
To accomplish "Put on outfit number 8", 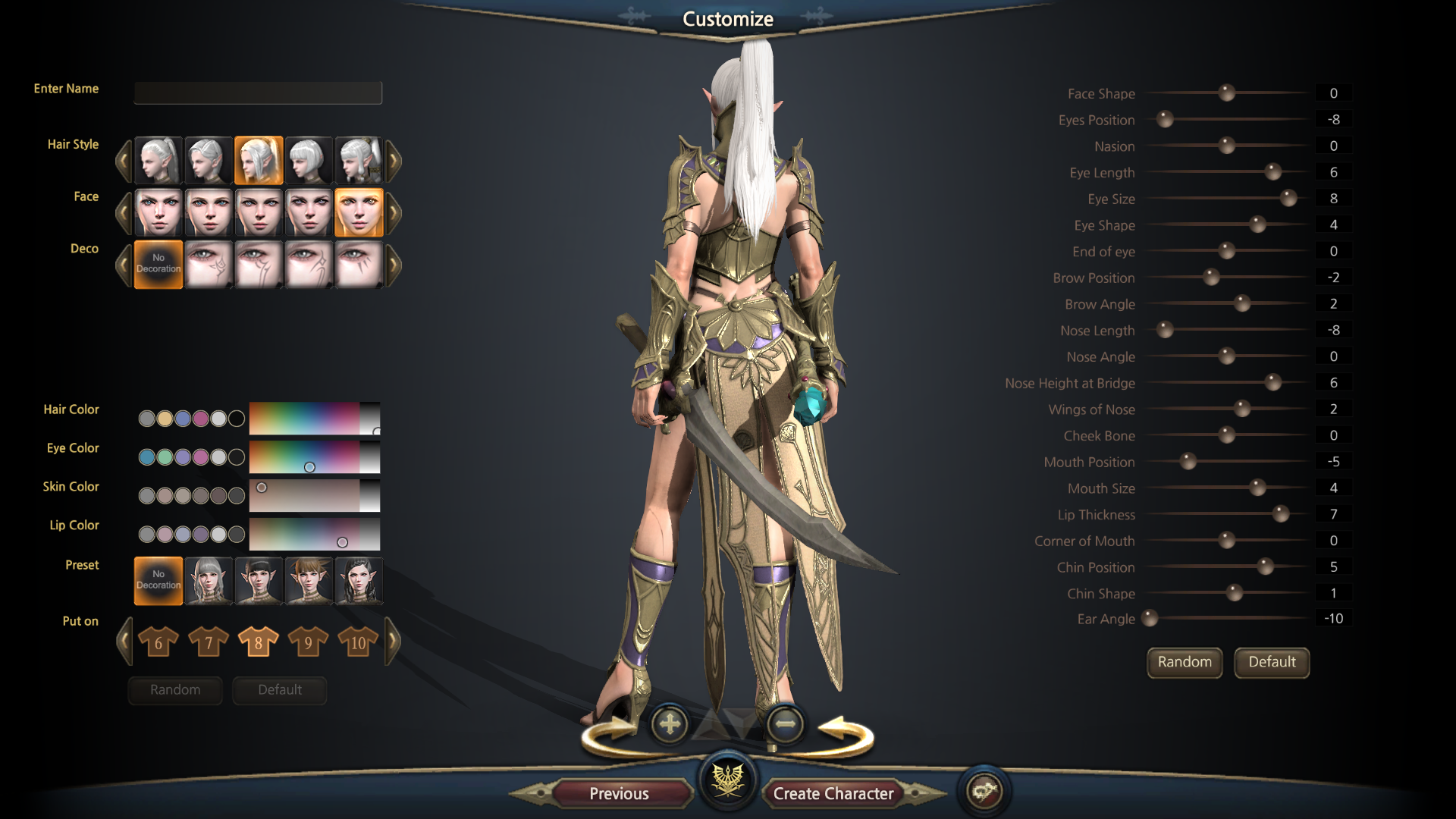I will point(258,642).
